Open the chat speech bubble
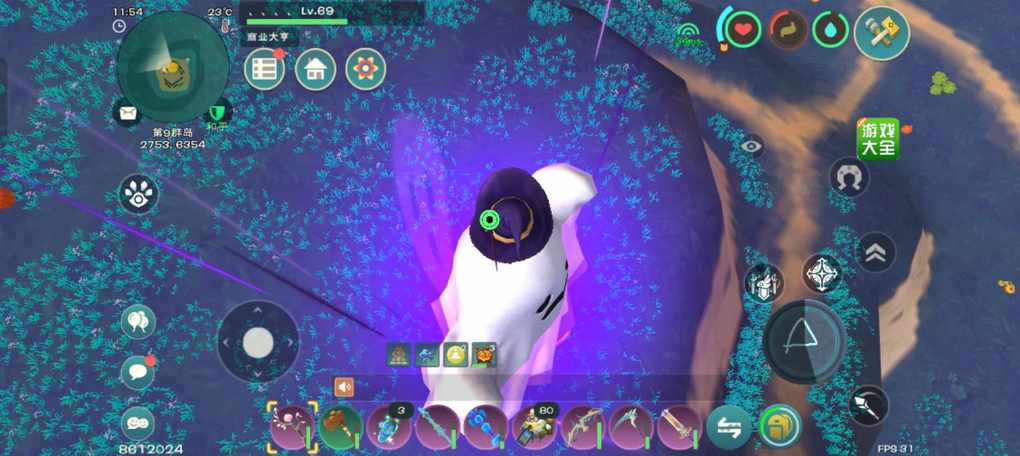The height and width of the screenshot is (456, 1020). [x=138, y=372]
